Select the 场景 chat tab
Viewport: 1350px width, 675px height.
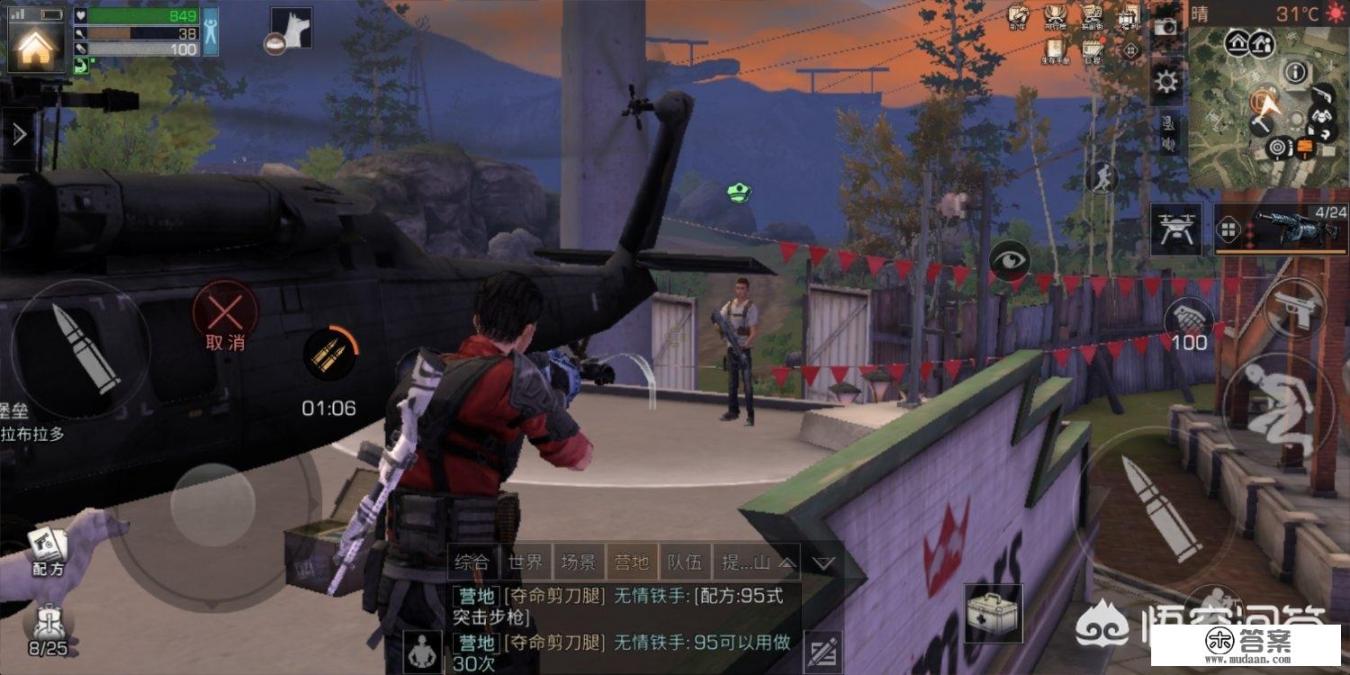pyautogui.click(x=579, y=562)
